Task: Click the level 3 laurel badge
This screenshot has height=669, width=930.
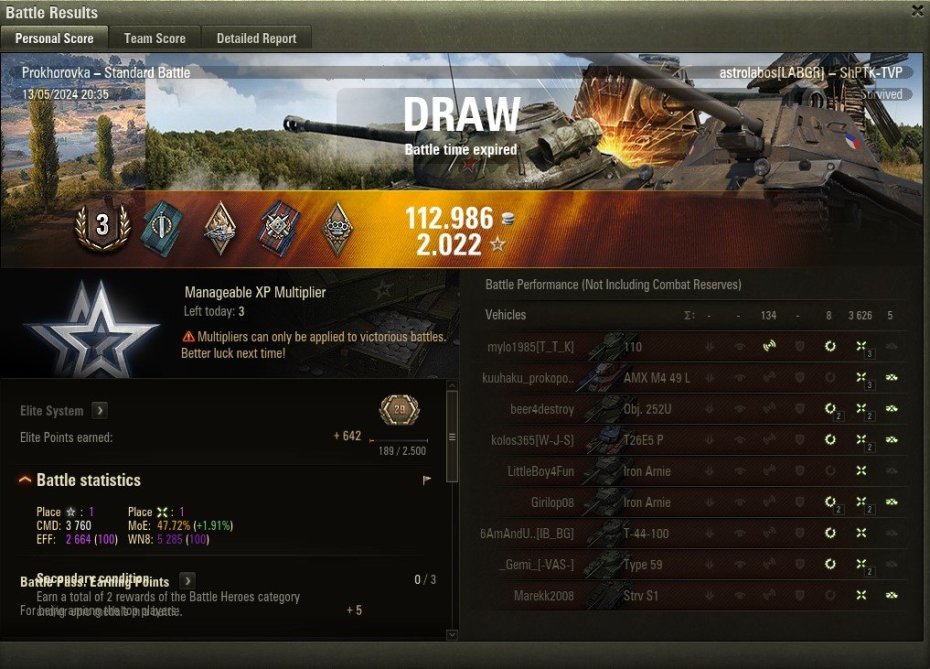Action: [102, 227]
